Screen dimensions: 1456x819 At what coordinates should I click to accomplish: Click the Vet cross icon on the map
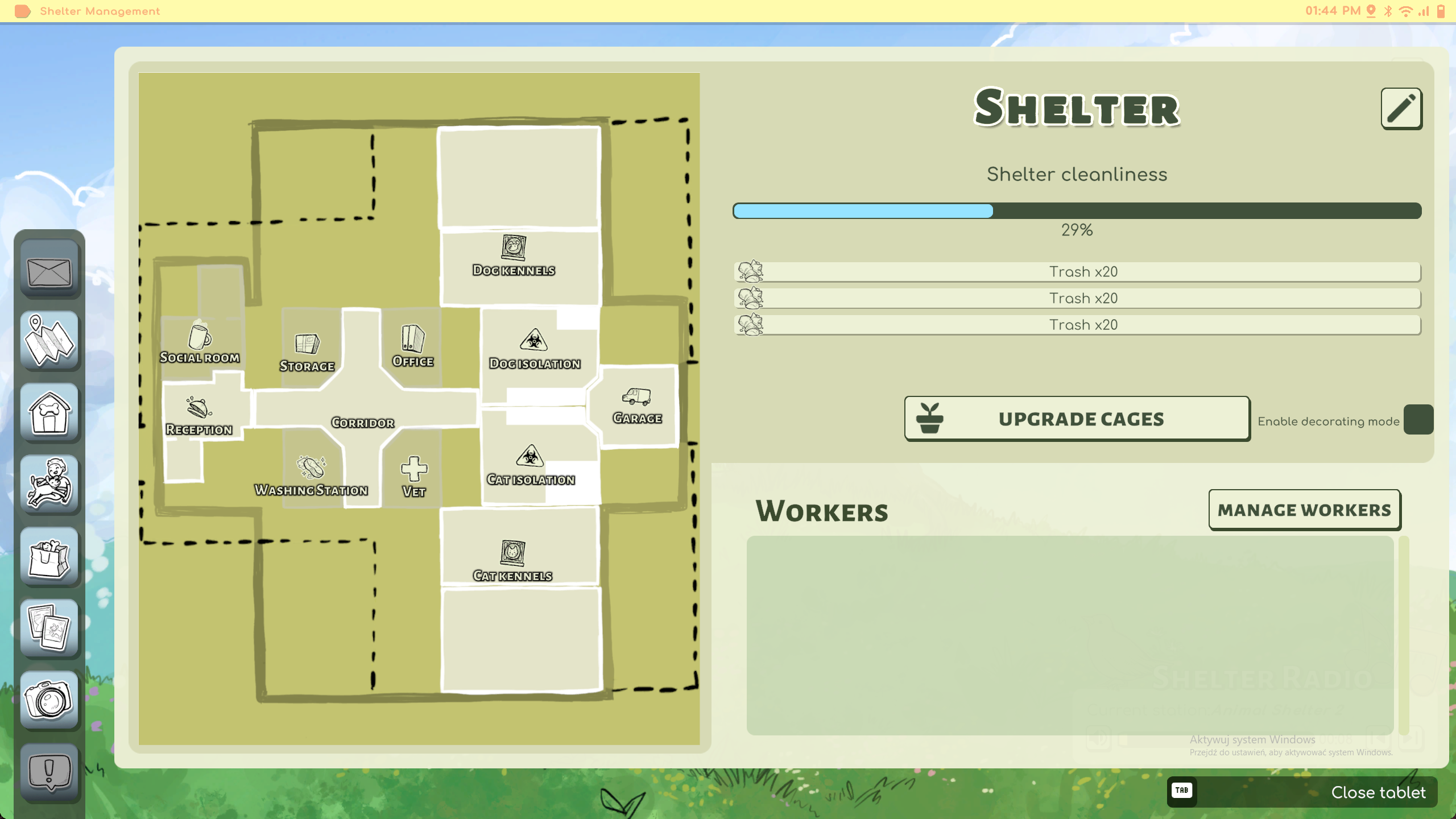[x=413, y=470]
